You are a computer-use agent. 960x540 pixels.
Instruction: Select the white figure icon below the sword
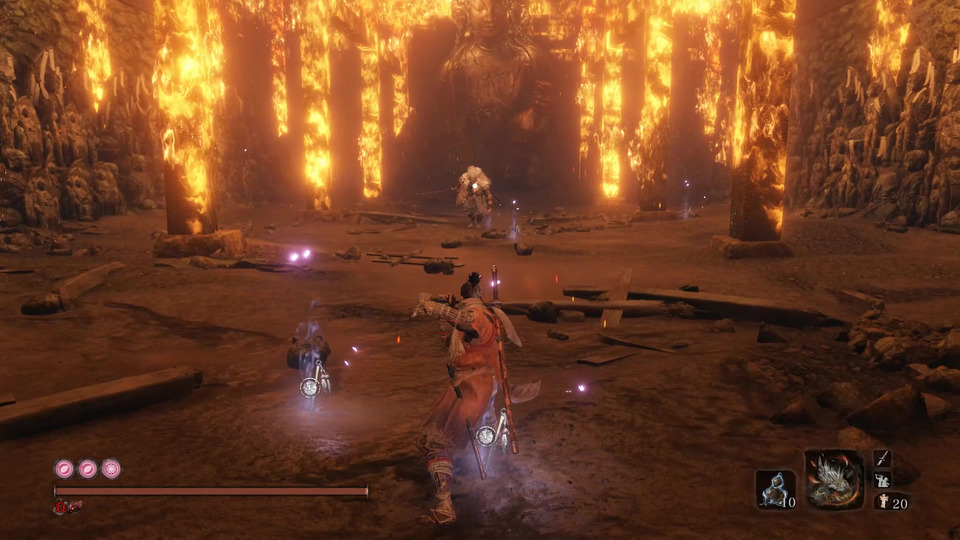coord(882,480)
